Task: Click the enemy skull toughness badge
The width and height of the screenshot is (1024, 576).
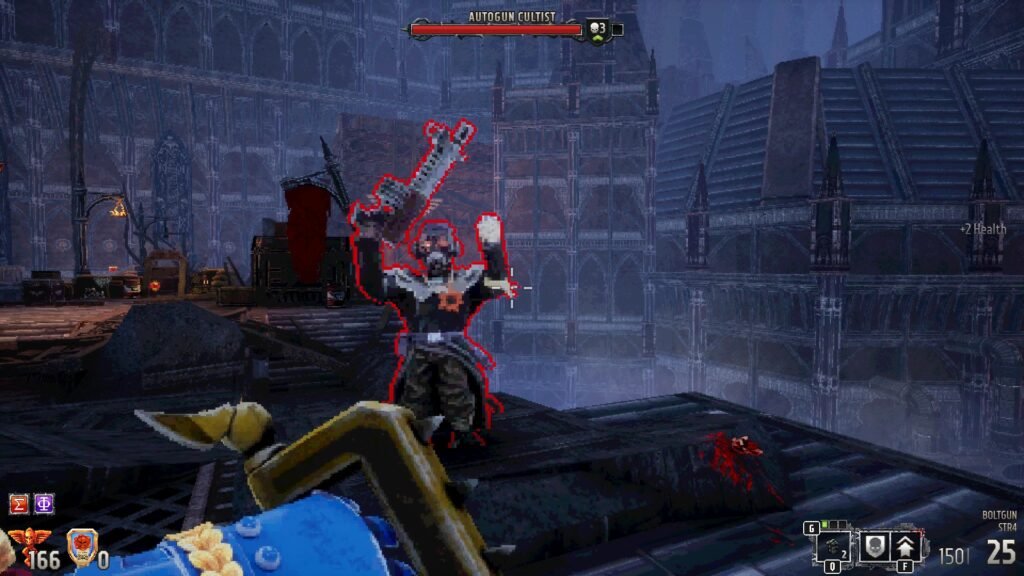Action: [597, 30]
